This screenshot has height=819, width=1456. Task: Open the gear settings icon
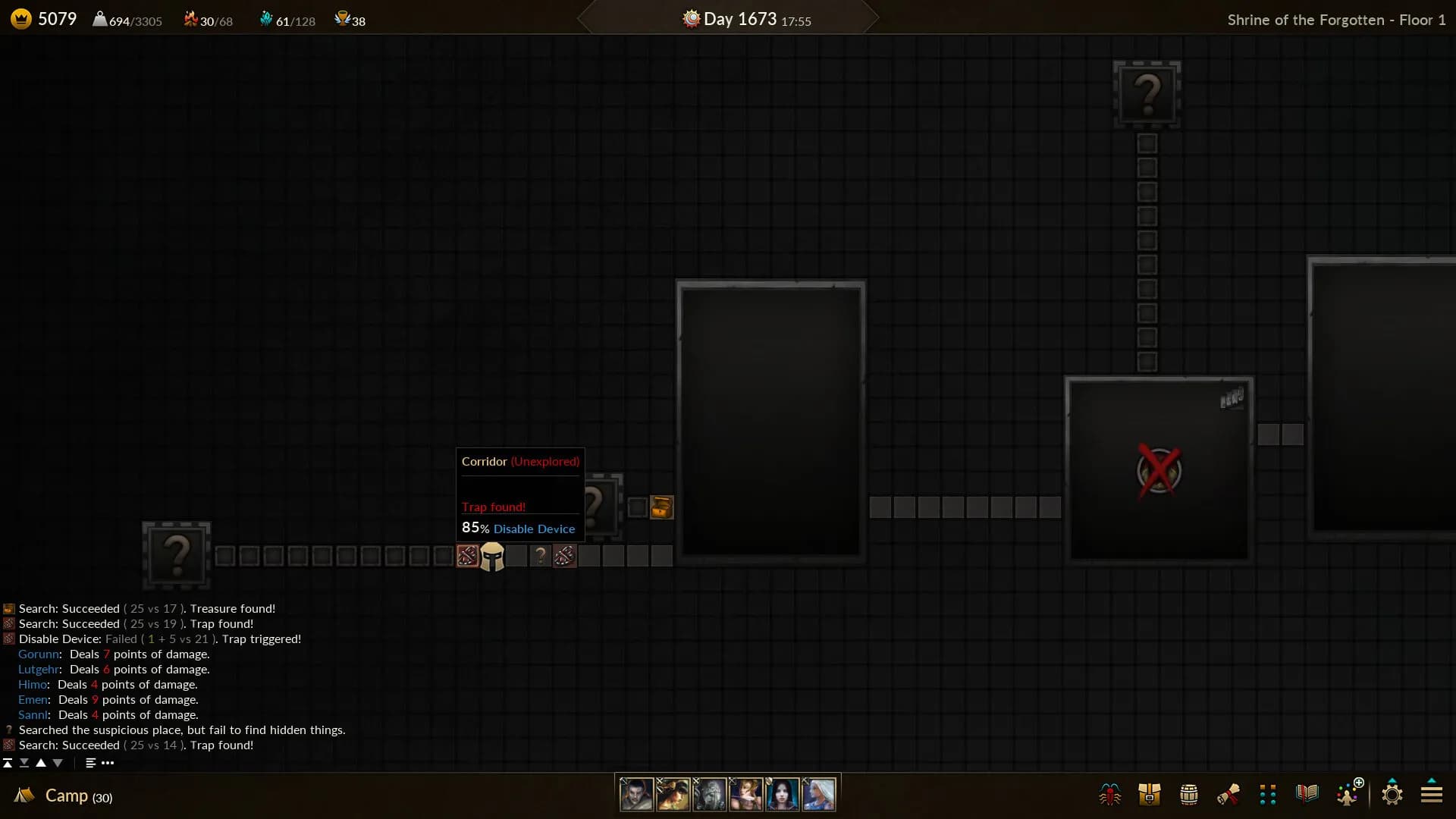coord(1392,794)
